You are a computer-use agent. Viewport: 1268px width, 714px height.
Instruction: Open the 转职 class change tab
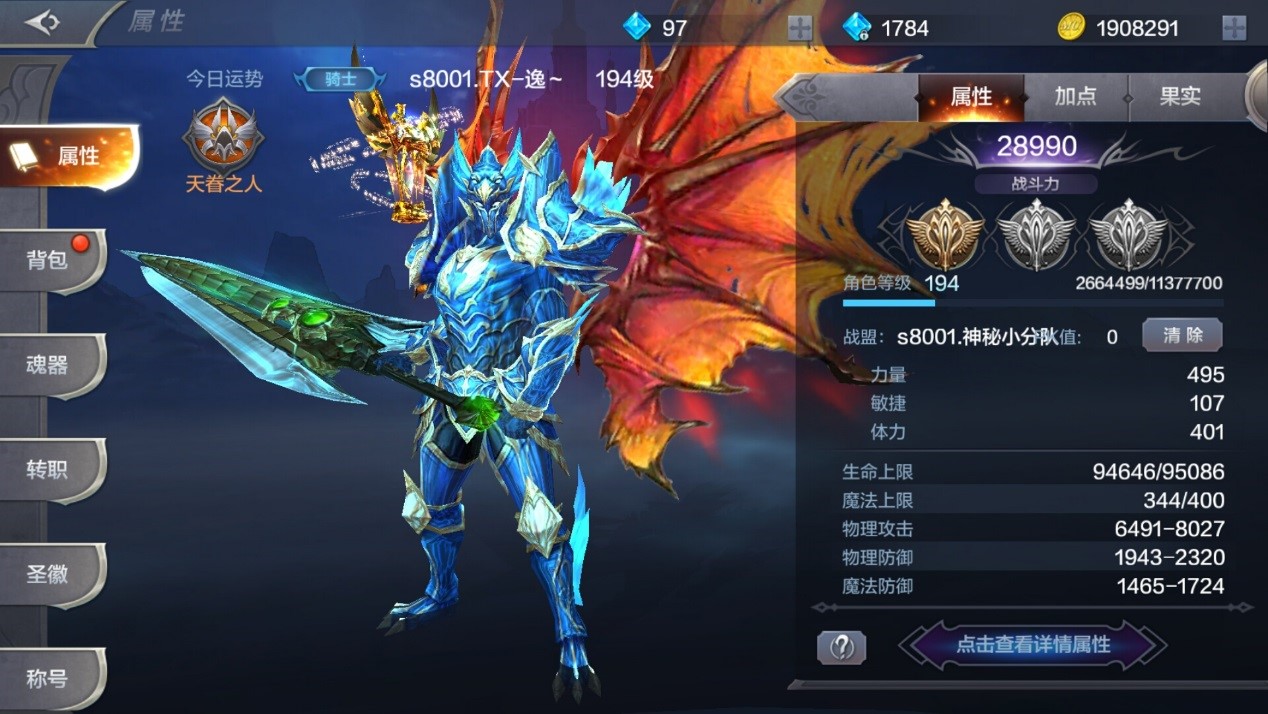point(50,469)
